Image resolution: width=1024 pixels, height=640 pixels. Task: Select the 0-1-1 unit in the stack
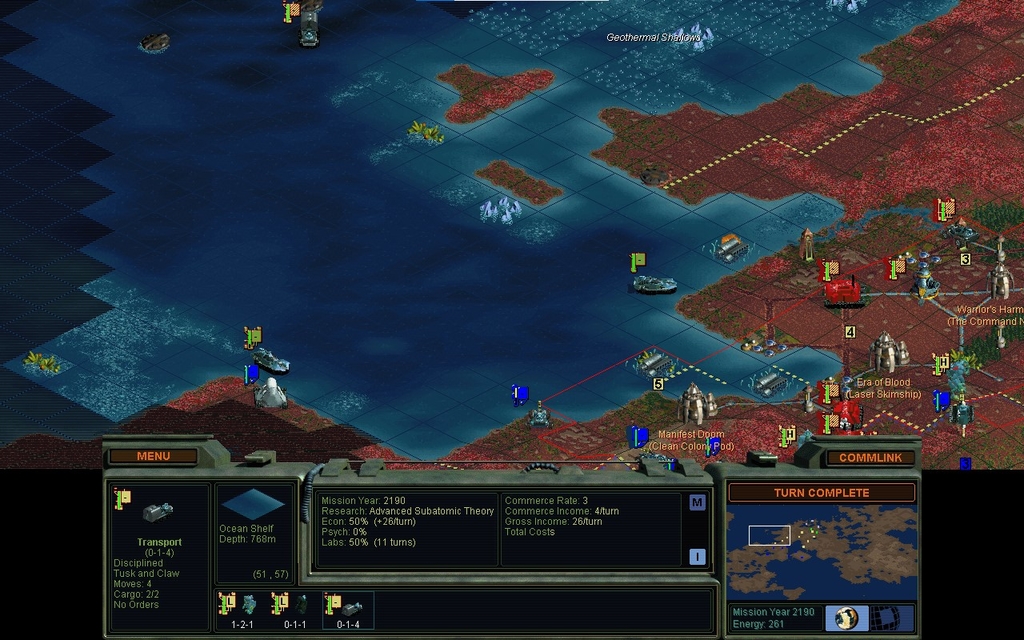click(295, 606)
